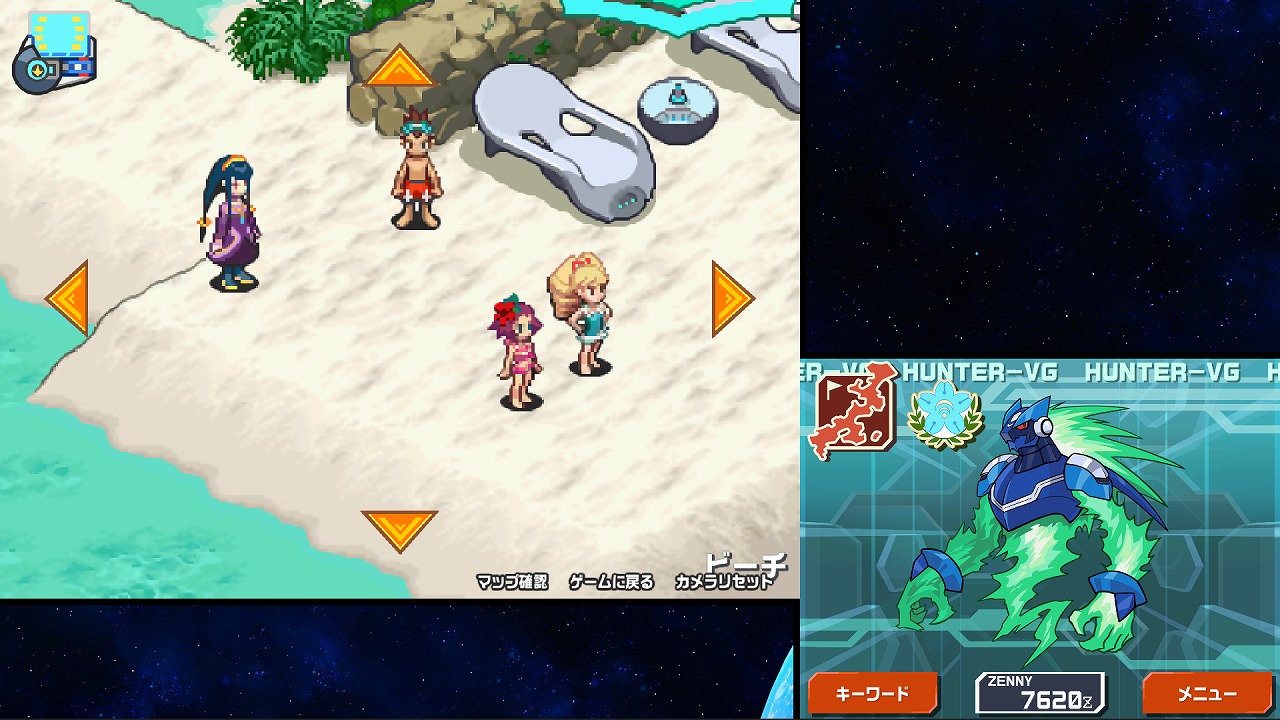Image resolution: width=1280 pixels, height=720 pixels.
Task: Open the メニュー menu button
Action: [1207, 694]
